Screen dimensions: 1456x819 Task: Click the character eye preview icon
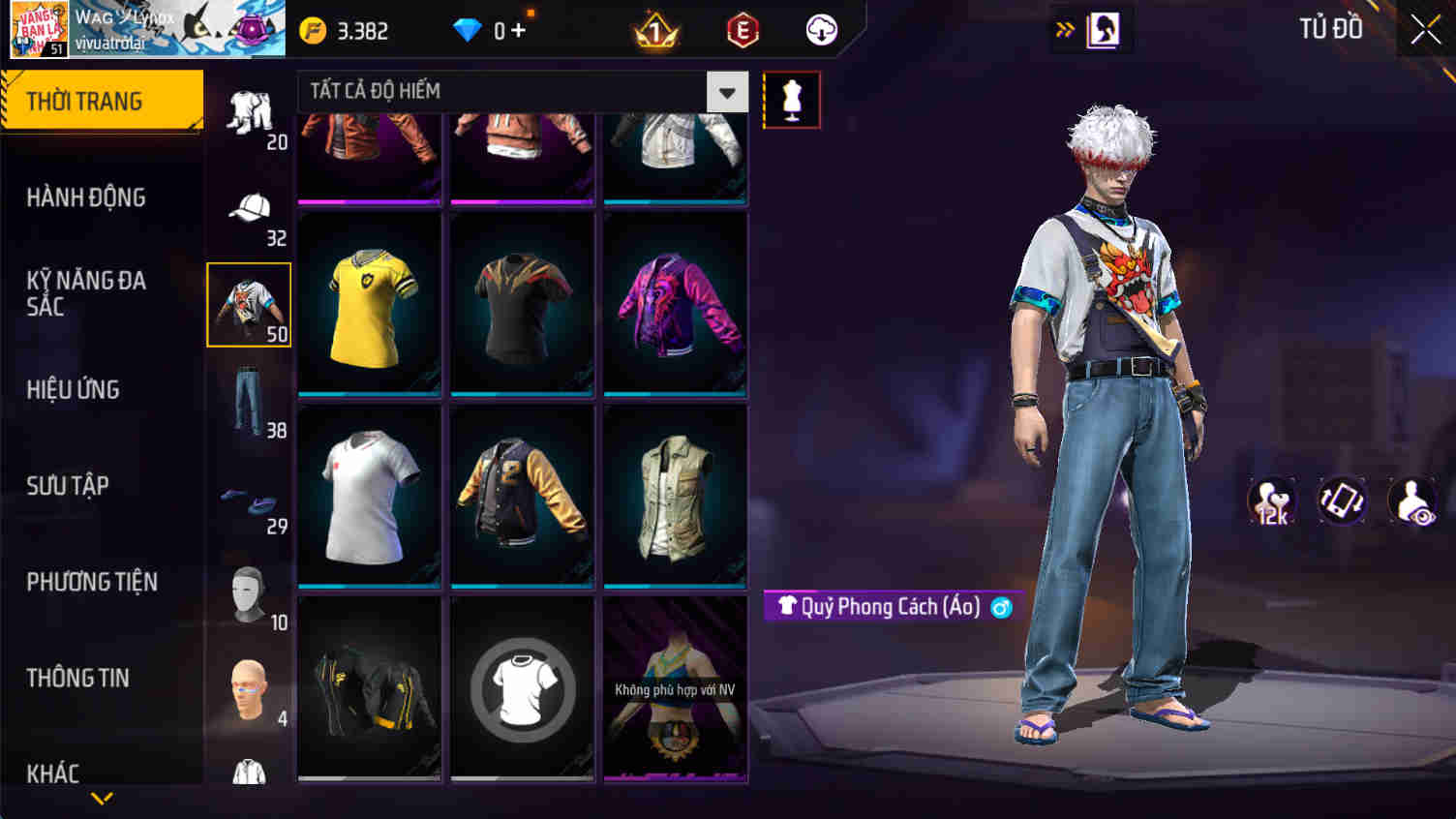1412,501
